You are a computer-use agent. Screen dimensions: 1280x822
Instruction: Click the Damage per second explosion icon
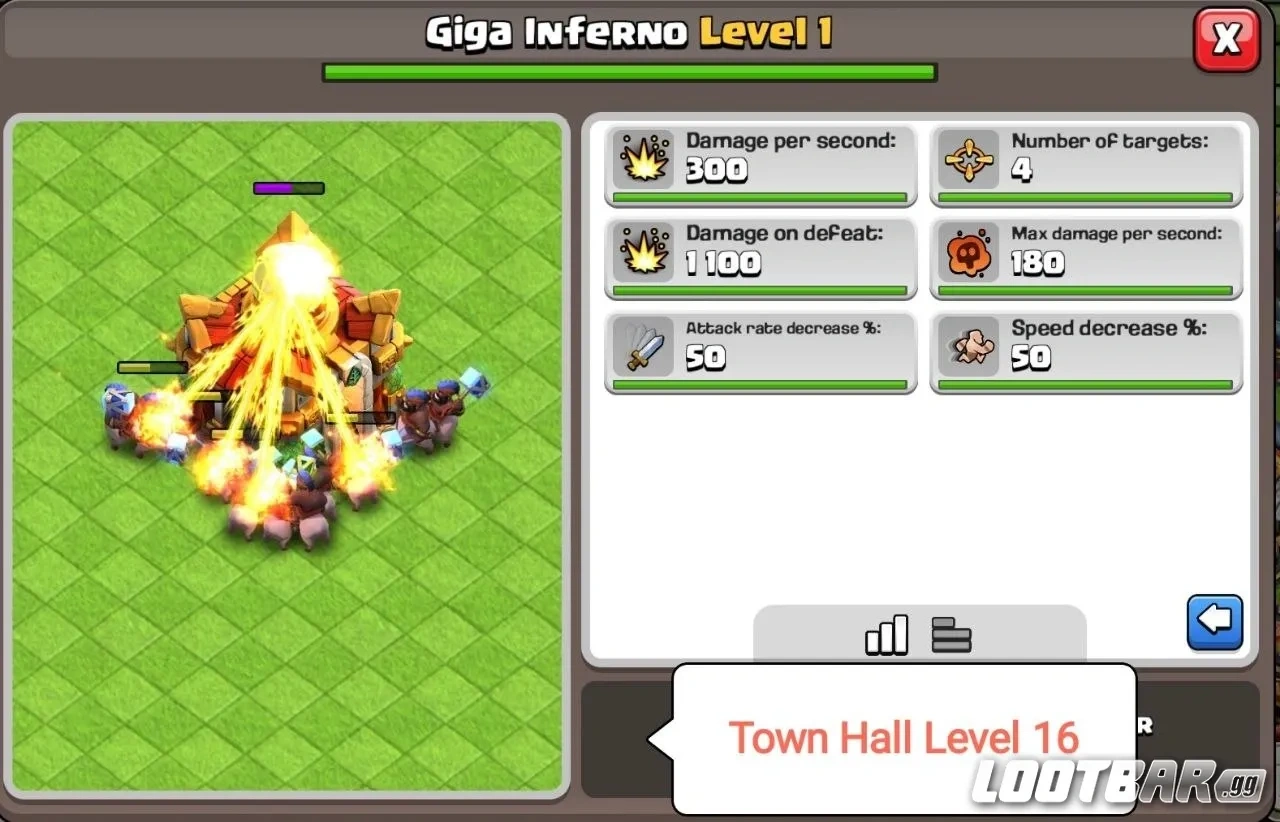point(644,157)
